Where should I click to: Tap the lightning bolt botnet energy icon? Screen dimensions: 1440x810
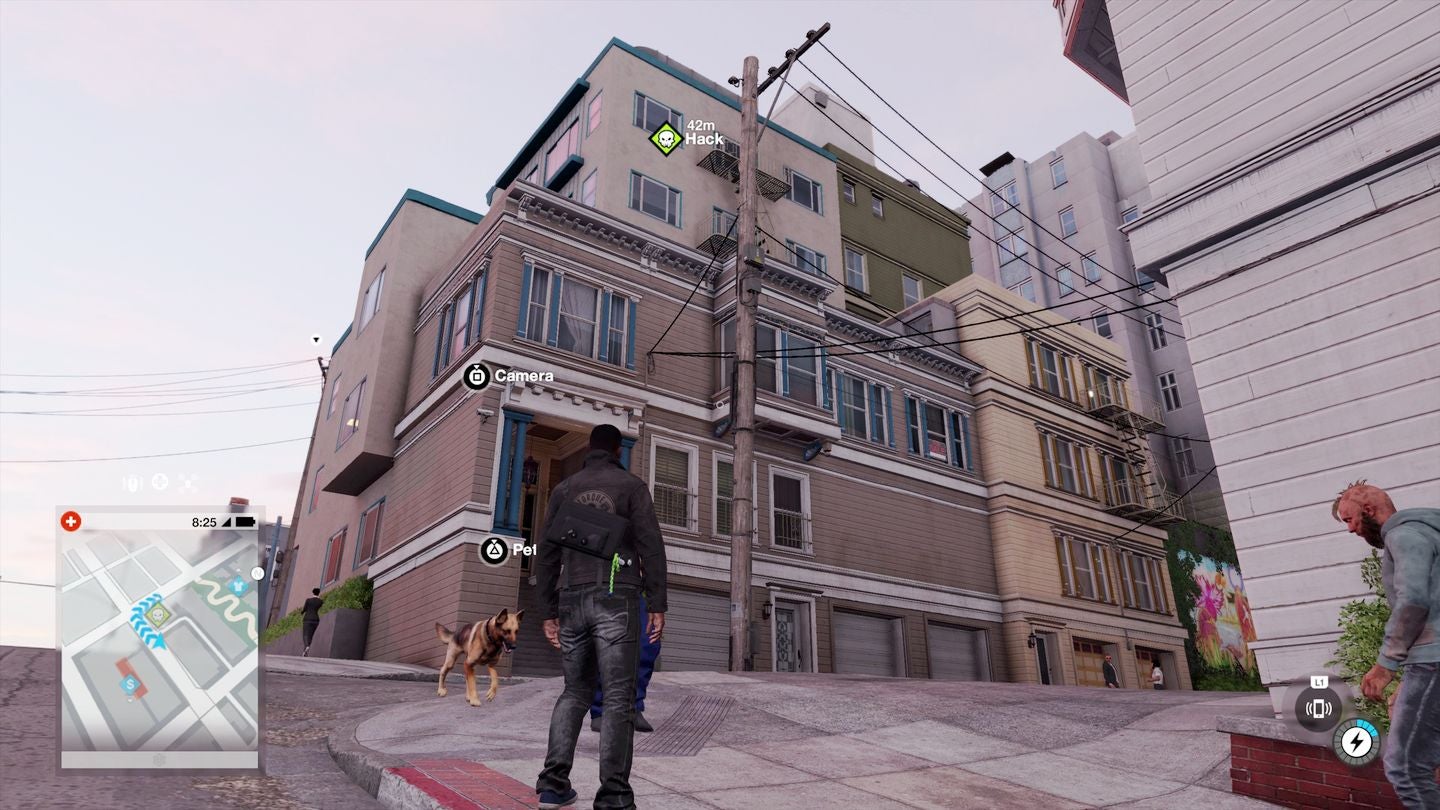click(1356, 743)
